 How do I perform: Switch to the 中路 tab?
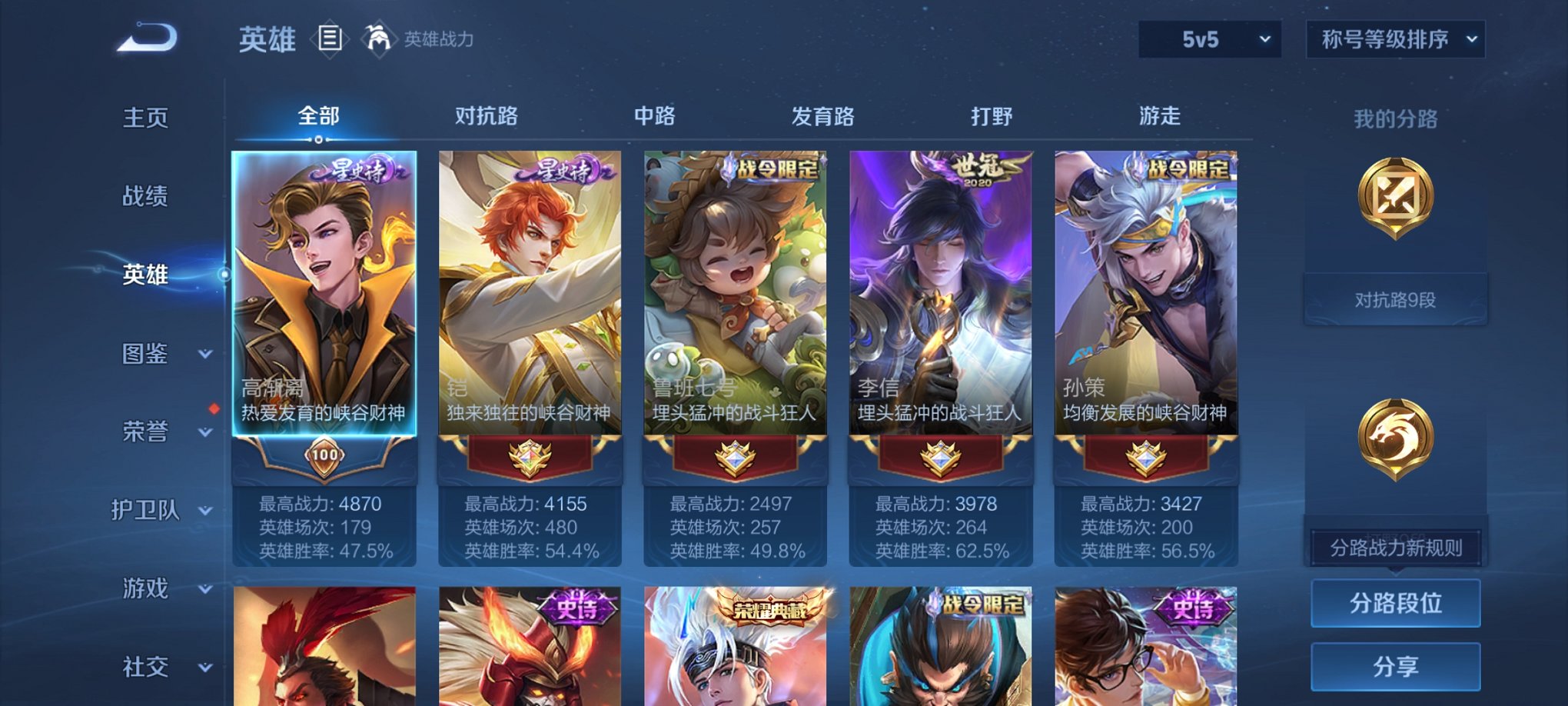coord(654,117)
